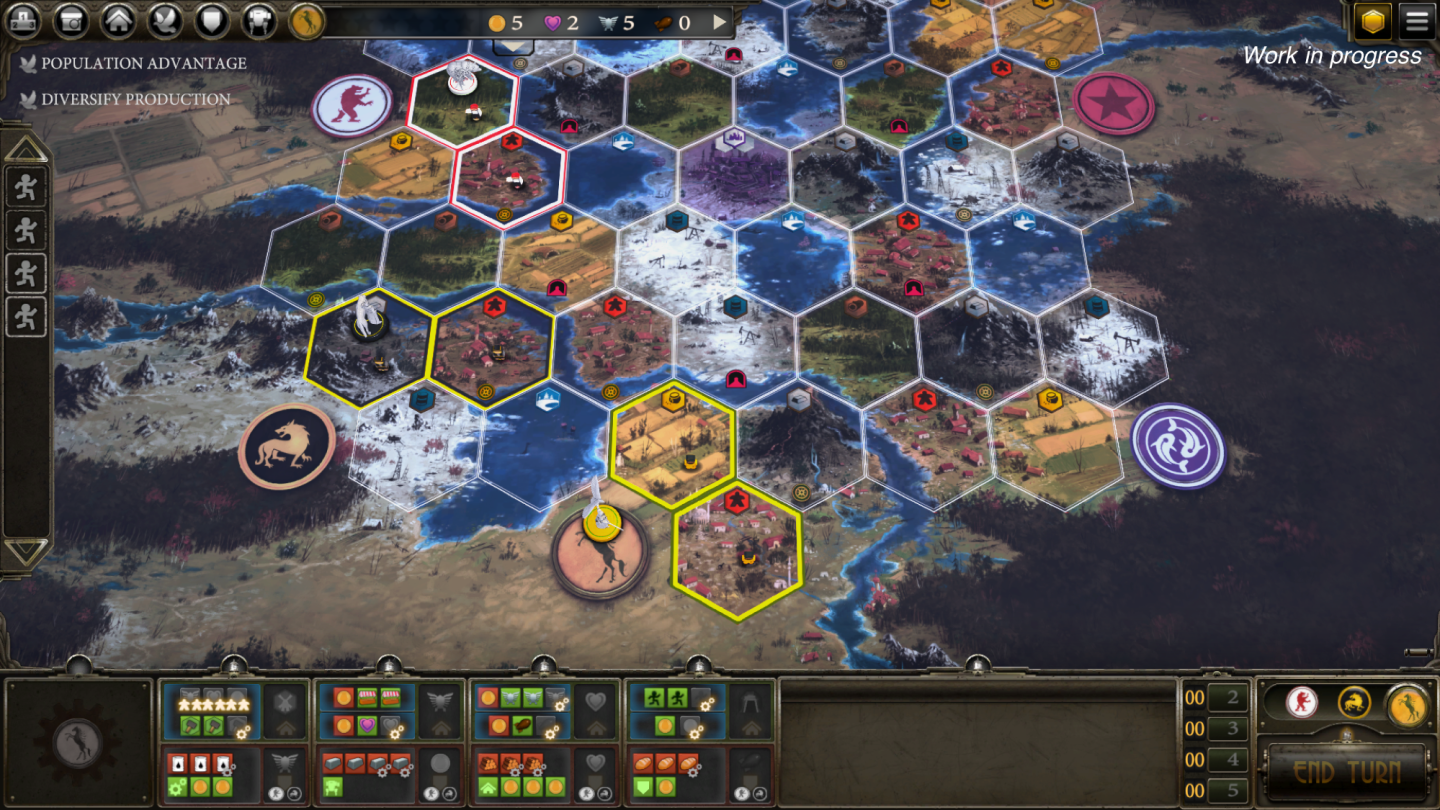Viewport: 1440px width, 810px height.
Task: Open the hamburger menu in the top-right corner
Action: click(1418, 20)
